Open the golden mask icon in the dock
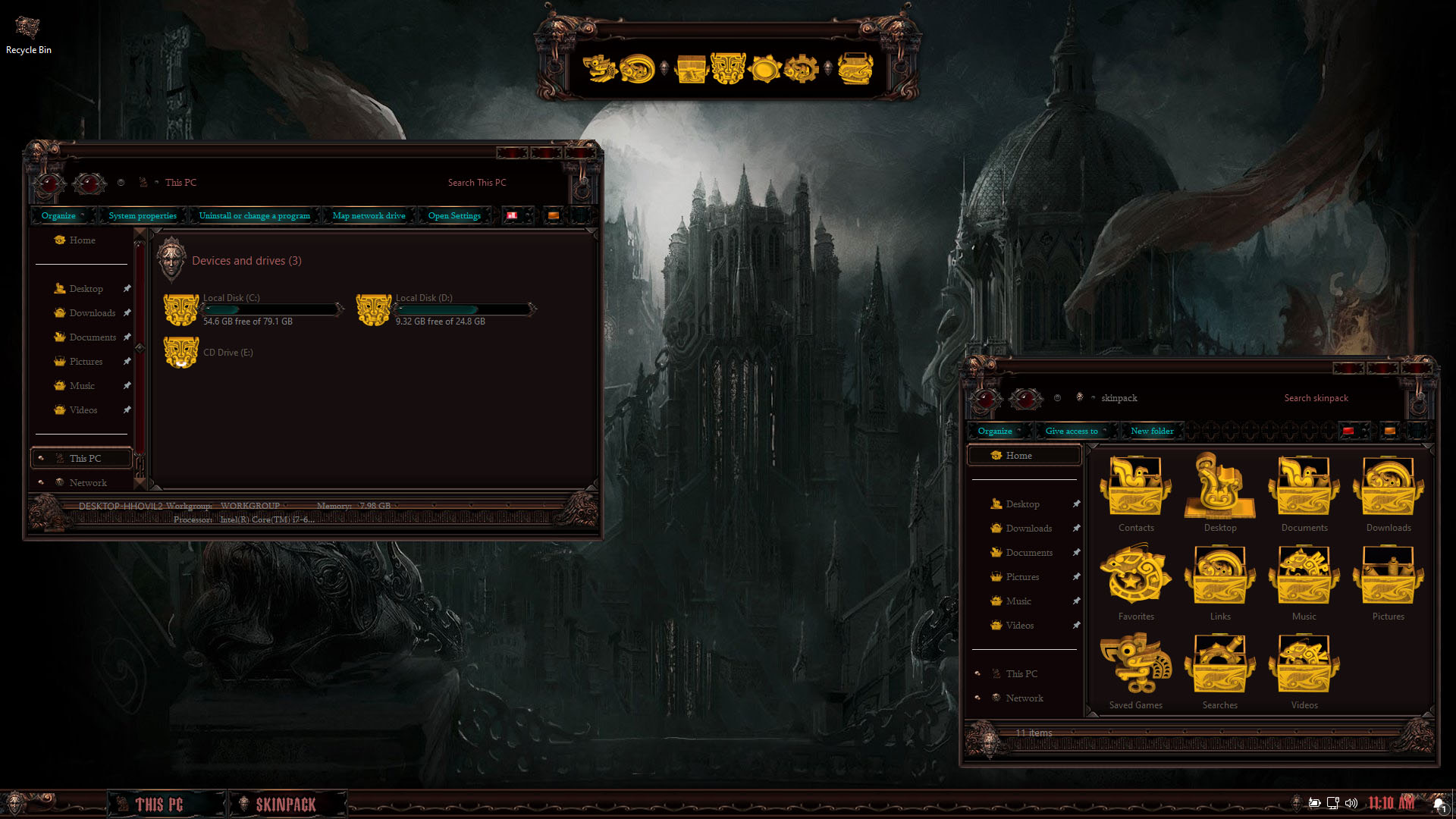The height and width of the screenshot is (819, 1456). (726, 68)
